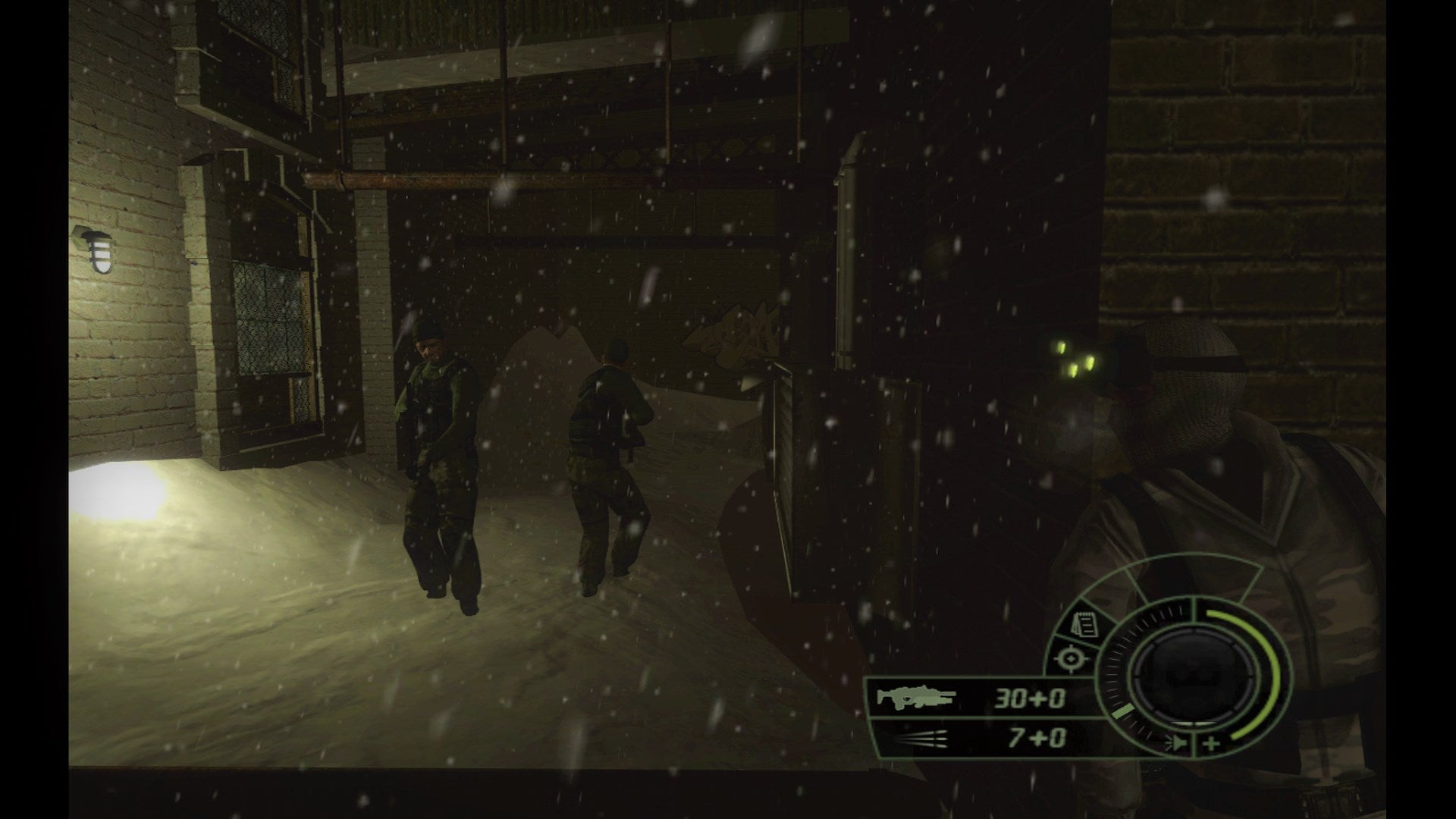1456x819 pixels.
Task: Click the sound emission speaker icon
Action: pos(1175,745)
